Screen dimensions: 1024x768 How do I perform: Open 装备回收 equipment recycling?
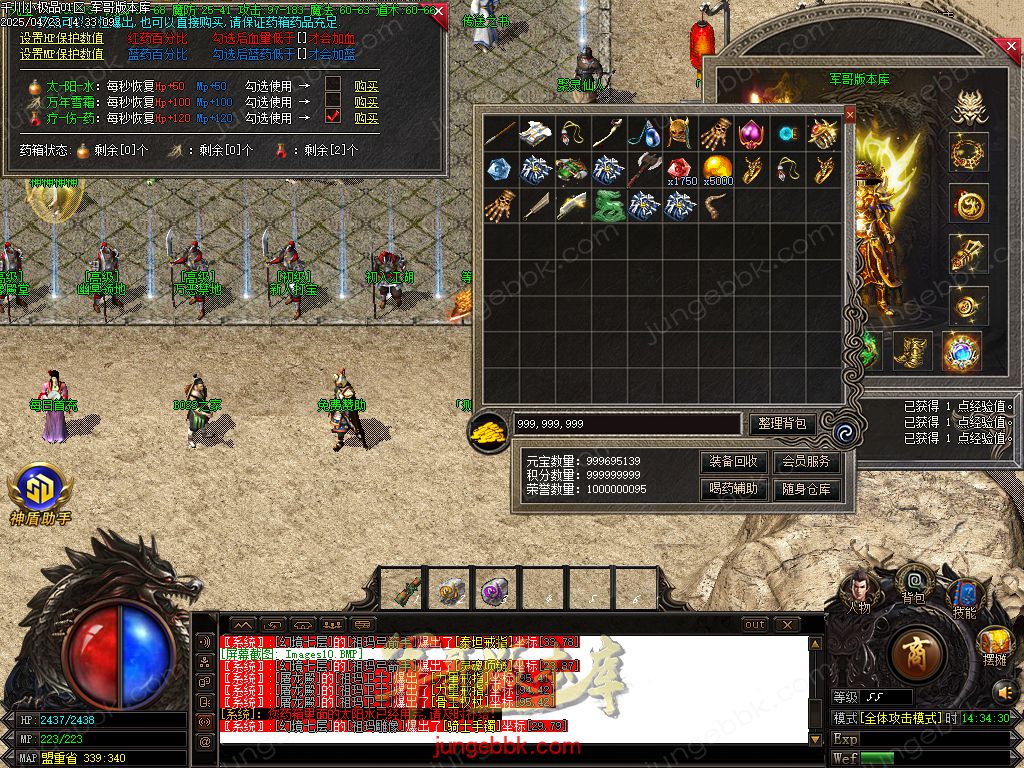[735, 462]
